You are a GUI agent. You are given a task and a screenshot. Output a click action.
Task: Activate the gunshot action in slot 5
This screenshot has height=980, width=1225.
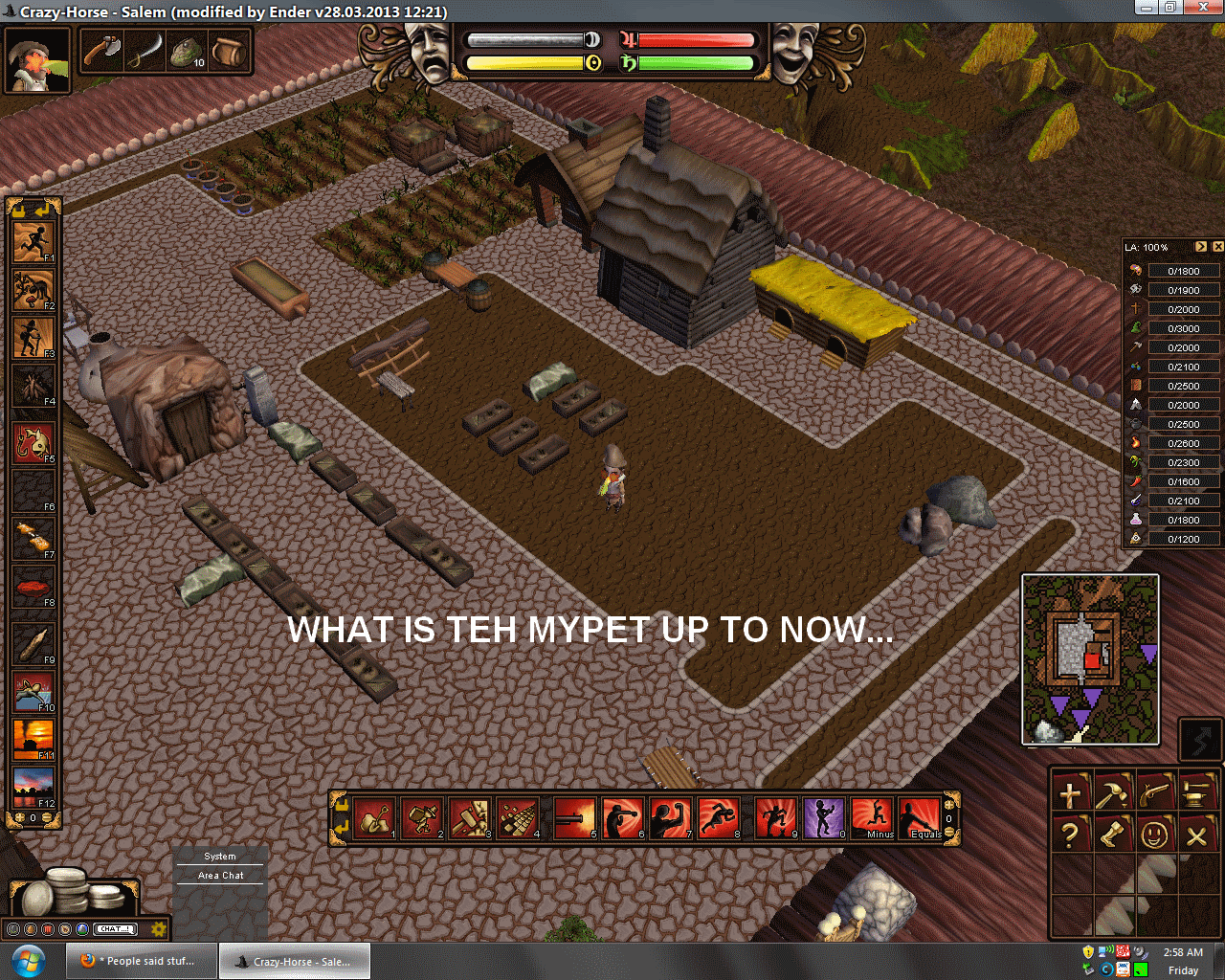pyautogui.click(x=575, y=819)
